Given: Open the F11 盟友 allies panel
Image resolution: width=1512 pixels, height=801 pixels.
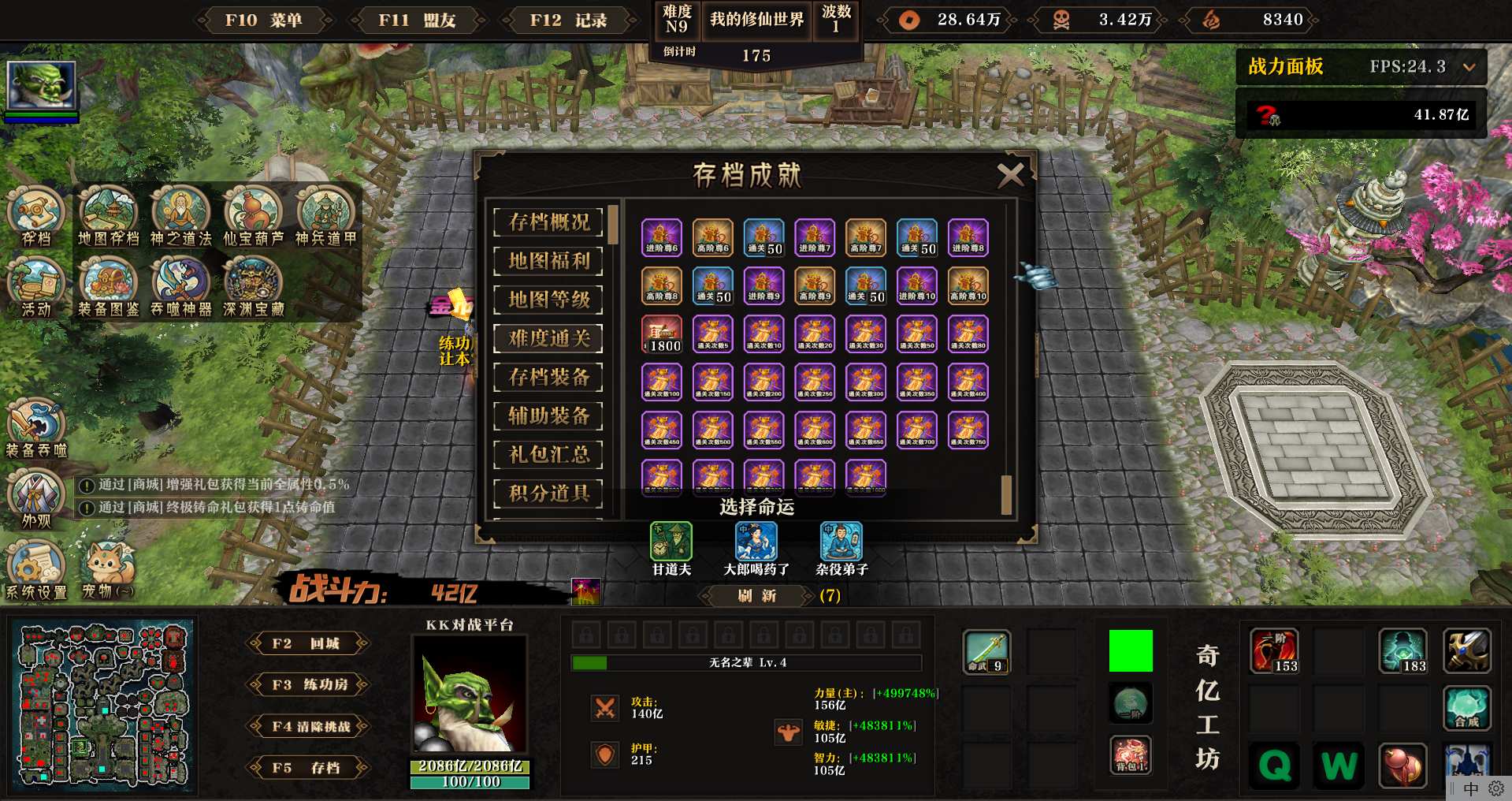Looking at the screenshot, I should 416,20.
